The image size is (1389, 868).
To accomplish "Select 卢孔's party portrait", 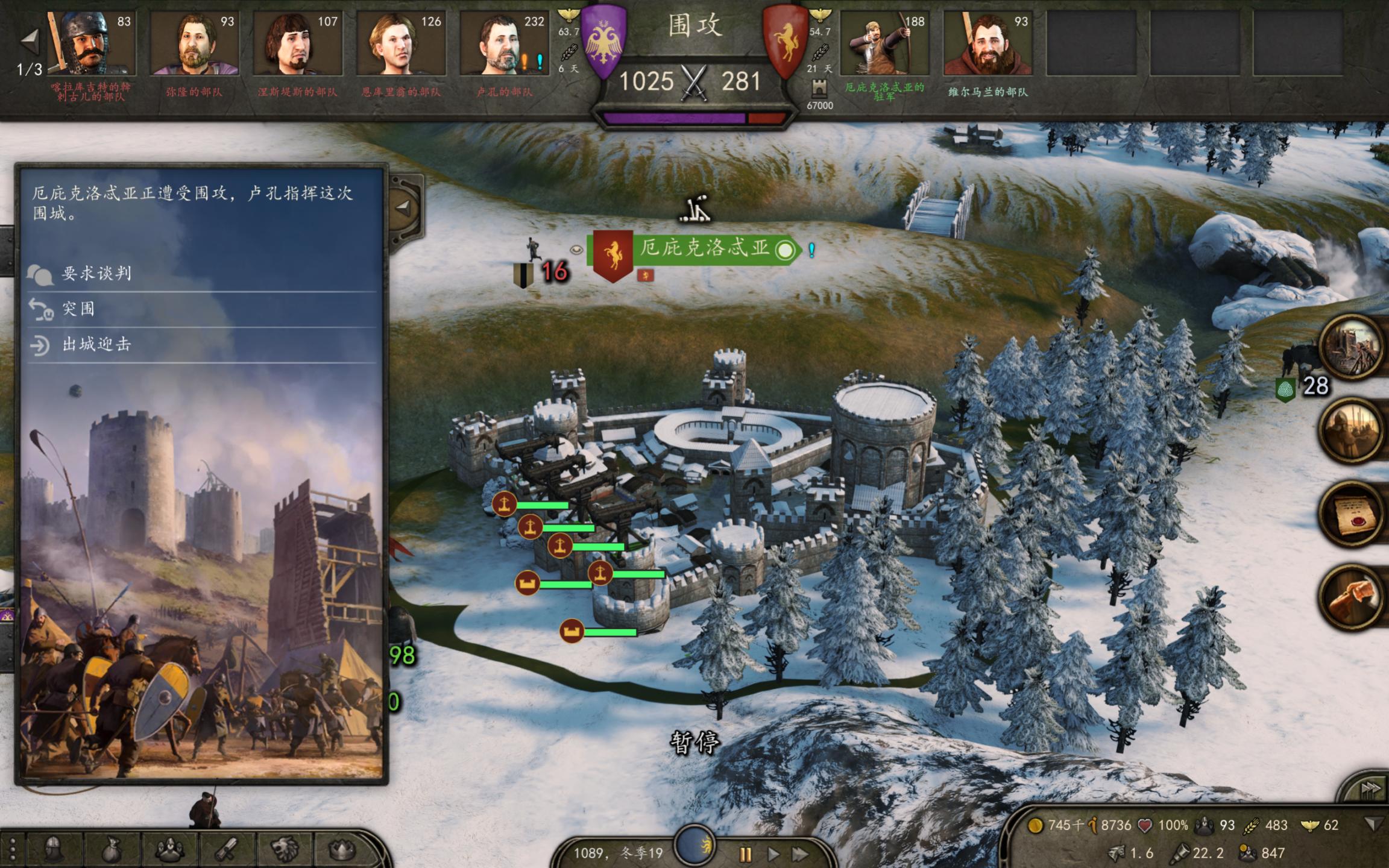I will pyautogui.click(x=504, y=43).
